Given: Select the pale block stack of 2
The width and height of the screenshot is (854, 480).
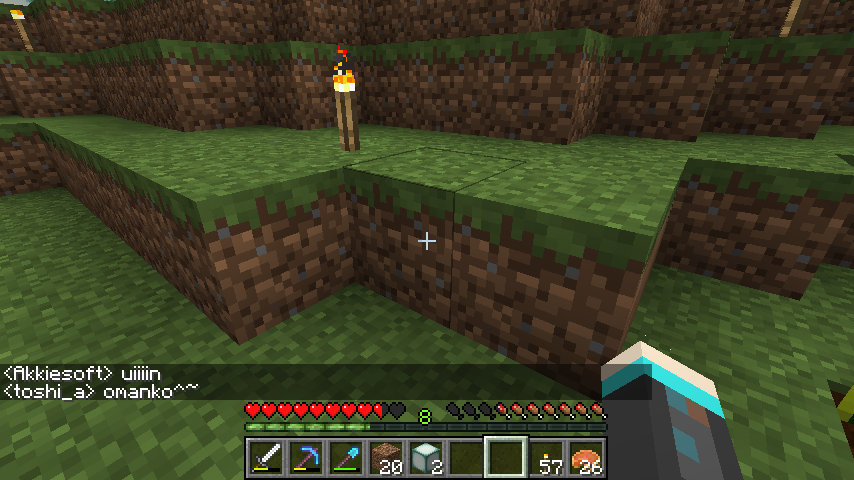Looking at the screenshot, I should pos(425,458).
